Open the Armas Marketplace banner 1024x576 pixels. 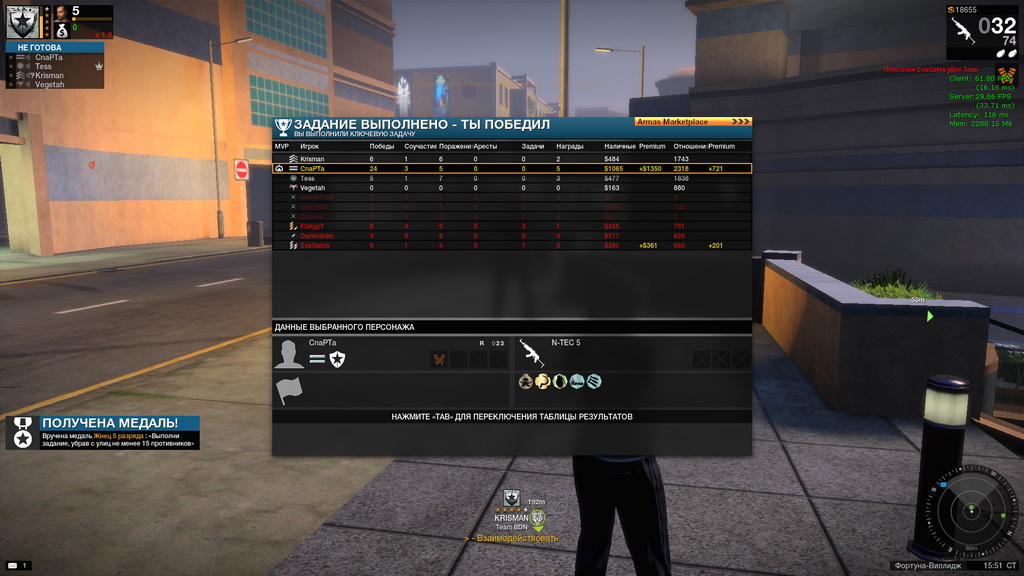point(691,122)
